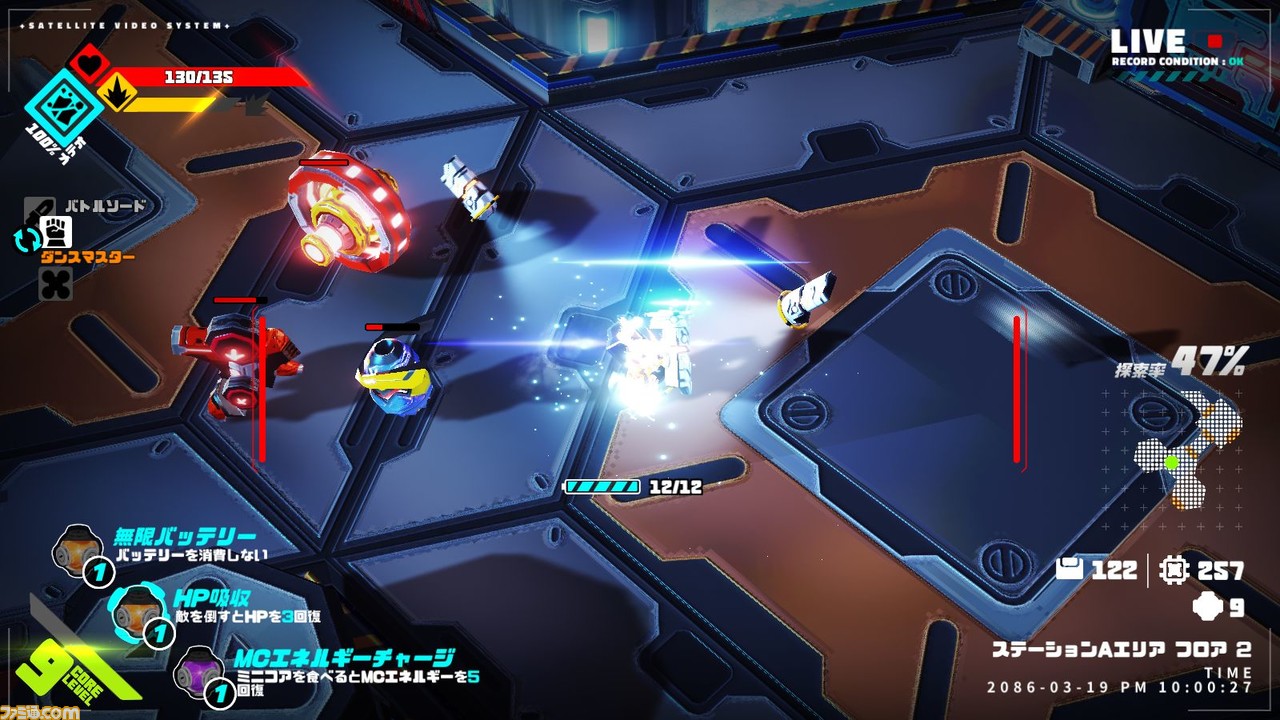Click the cyan diamond core icon
This screenshot has height=720, width=1280.
[64, 105]
